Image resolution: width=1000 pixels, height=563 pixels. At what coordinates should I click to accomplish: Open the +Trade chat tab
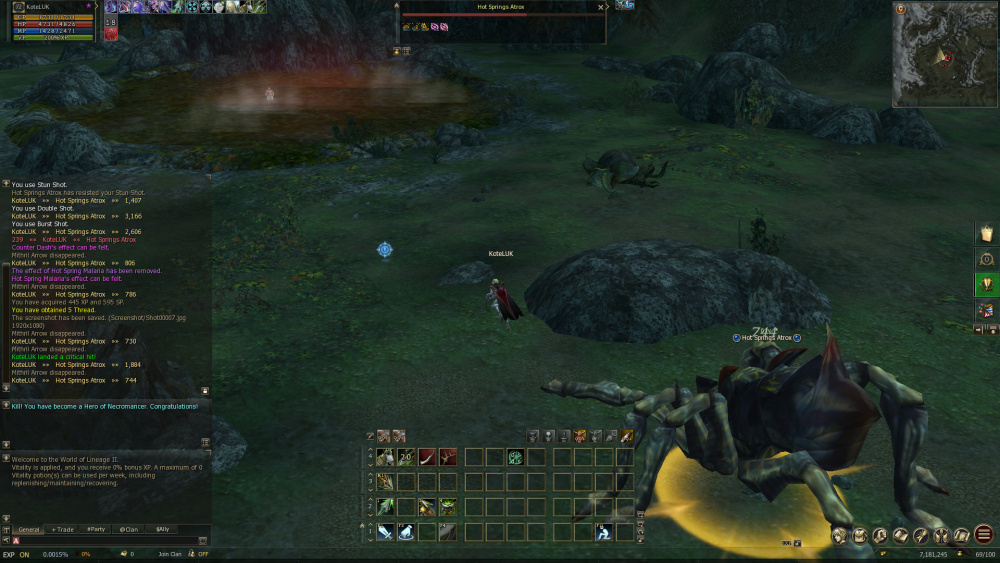pyautogui.click(x=63, y=529)
